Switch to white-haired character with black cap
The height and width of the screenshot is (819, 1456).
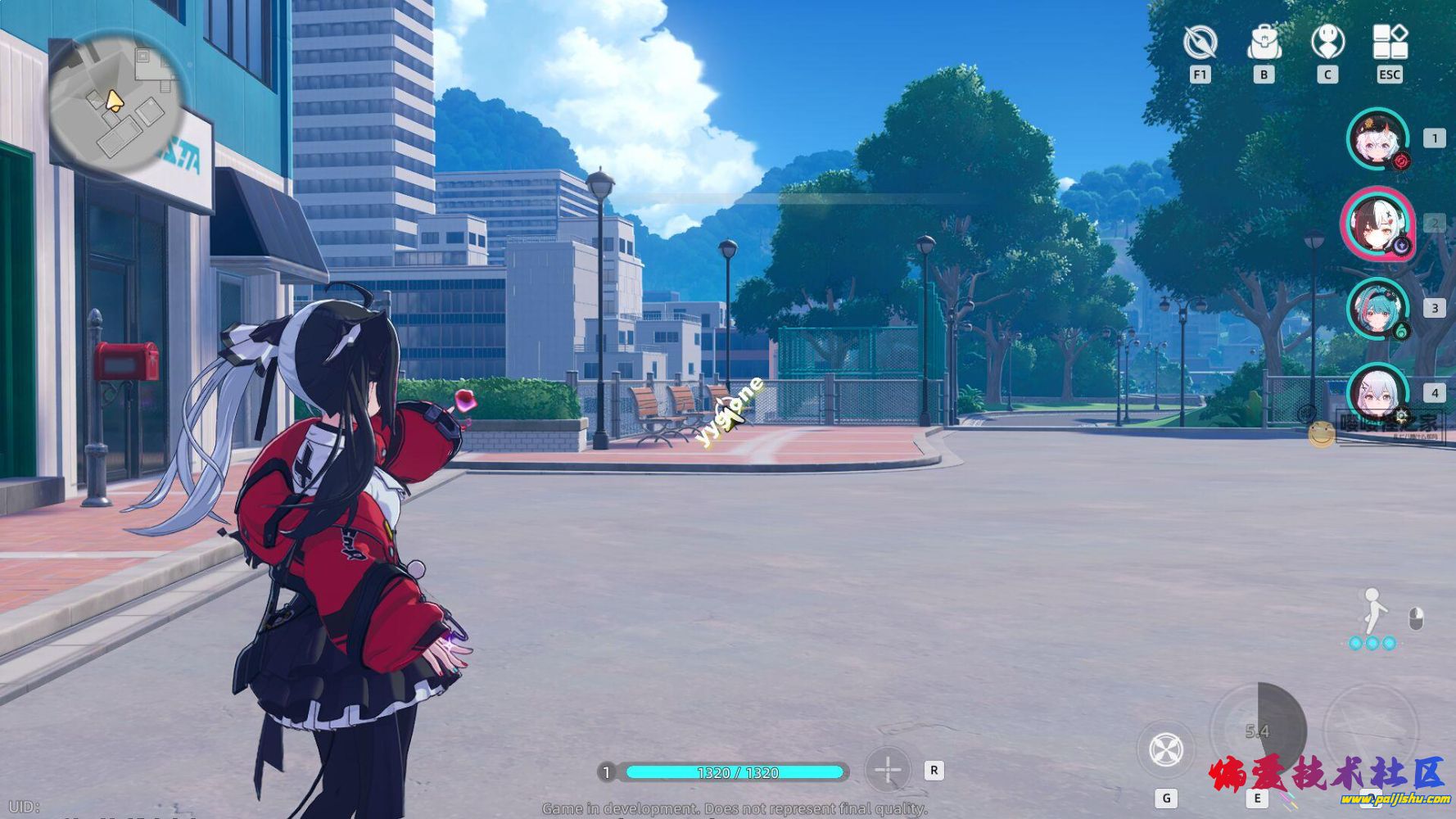[x=1378, y=139]
